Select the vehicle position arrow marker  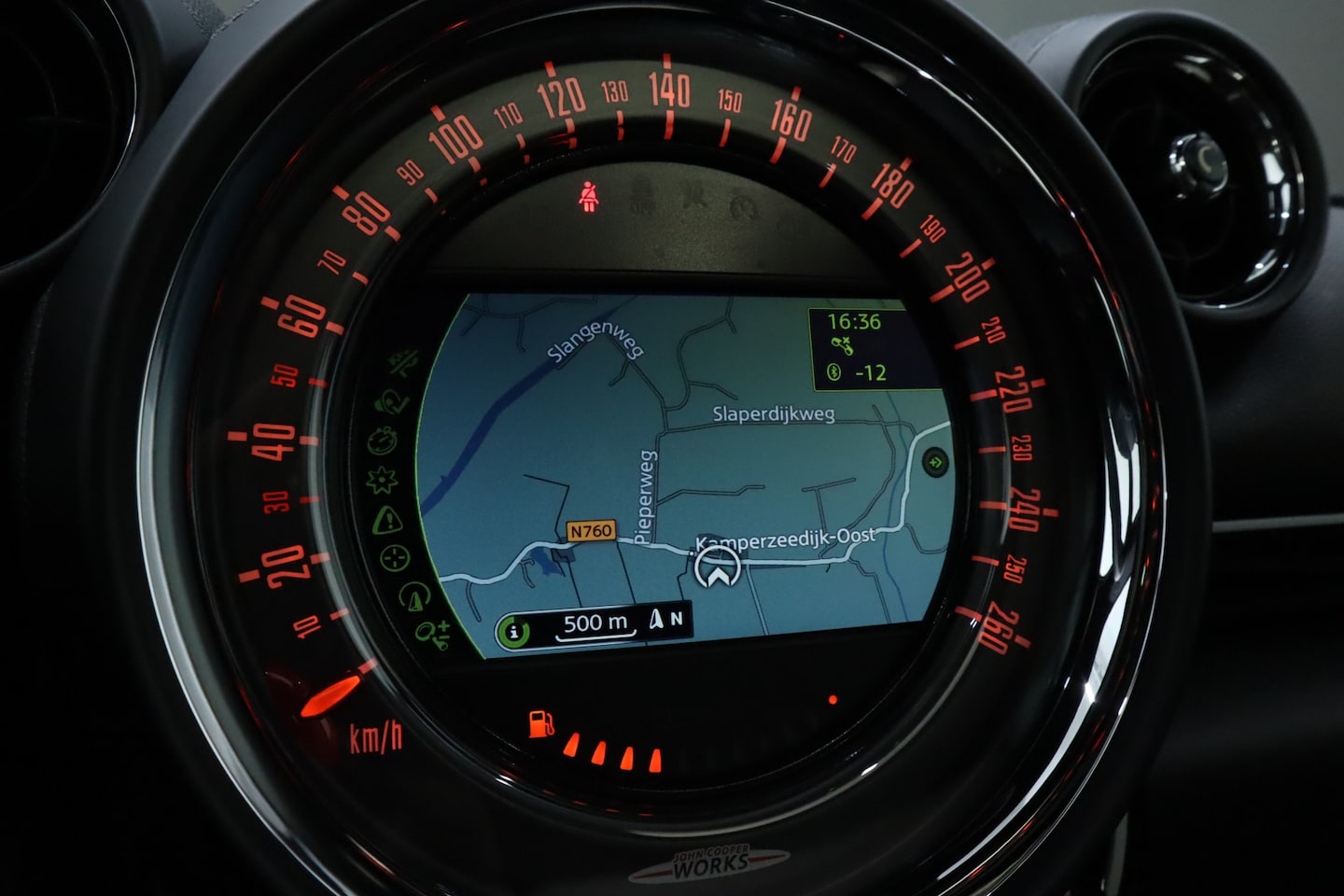[717, 567]
